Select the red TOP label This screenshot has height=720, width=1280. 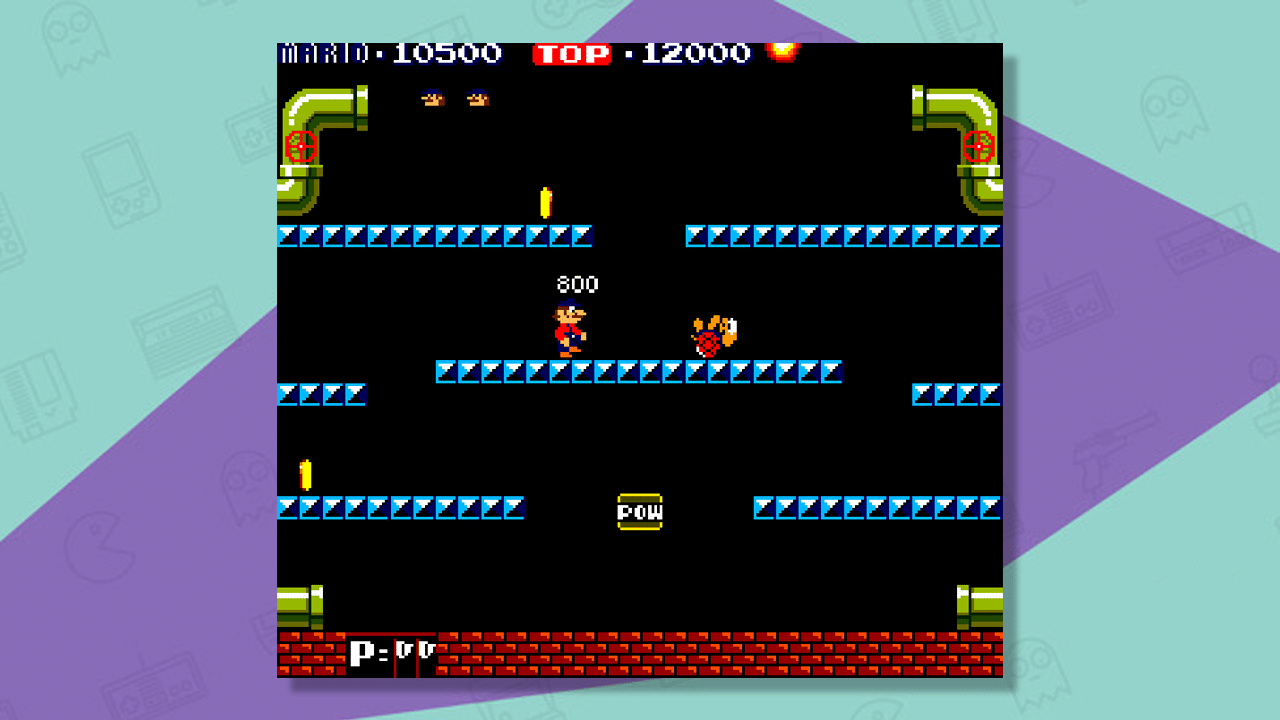(573, 56)
